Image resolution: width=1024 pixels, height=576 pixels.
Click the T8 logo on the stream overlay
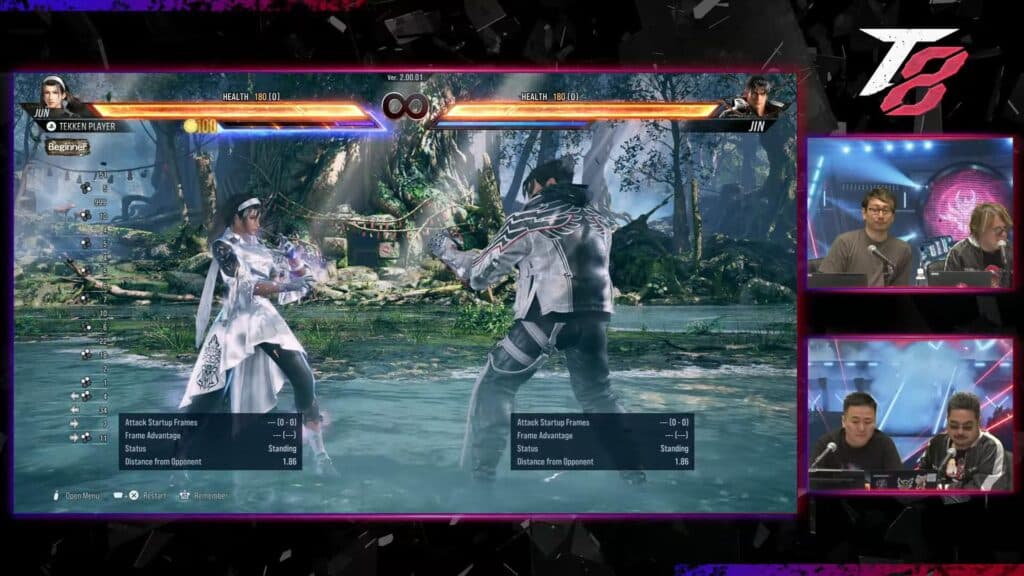click(x=914, y=70)
